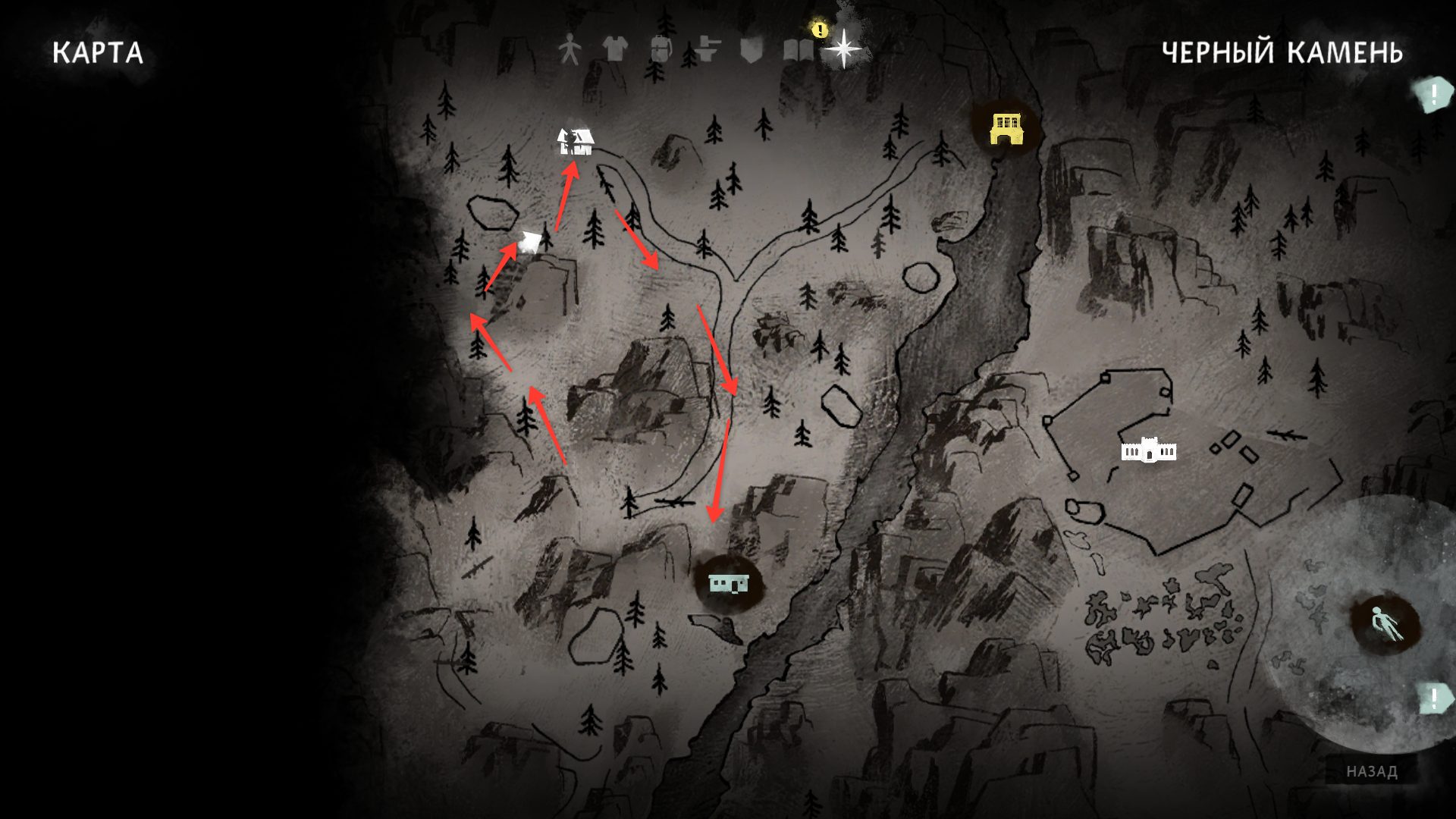Viewport: 1456px width, 819px height.
Task: Switch to the crafting anvil tab
Action: click(706, 49)
